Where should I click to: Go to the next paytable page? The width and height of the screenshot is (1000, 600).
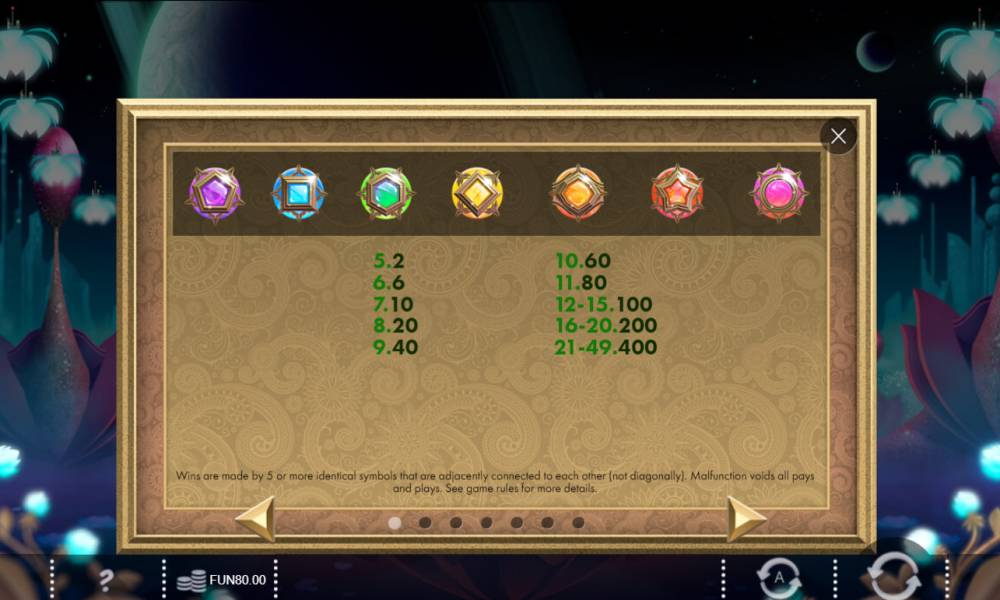tap(745, 519)
